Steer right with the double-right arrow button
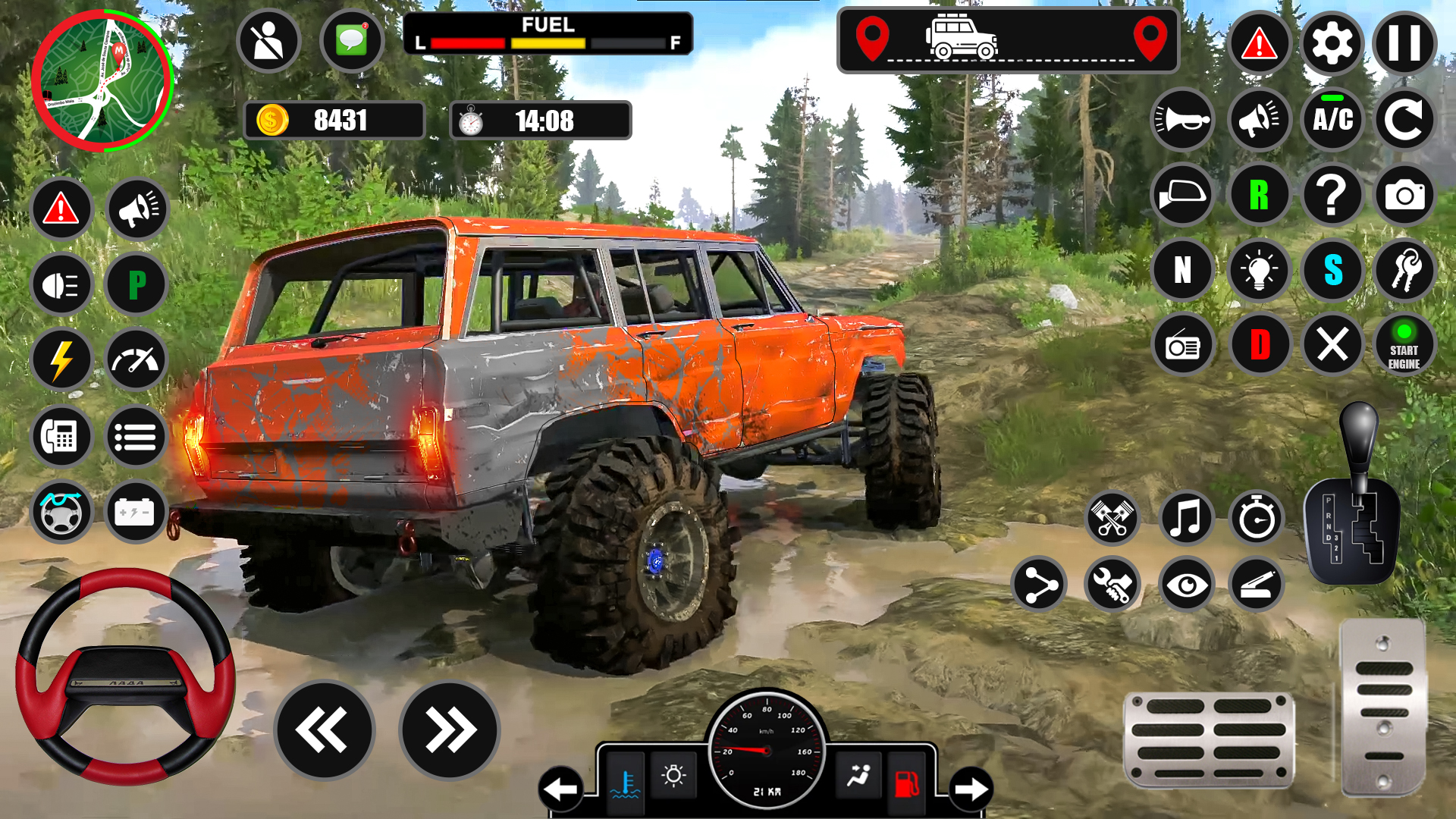1456x819 pixels. tap(450, 730)
